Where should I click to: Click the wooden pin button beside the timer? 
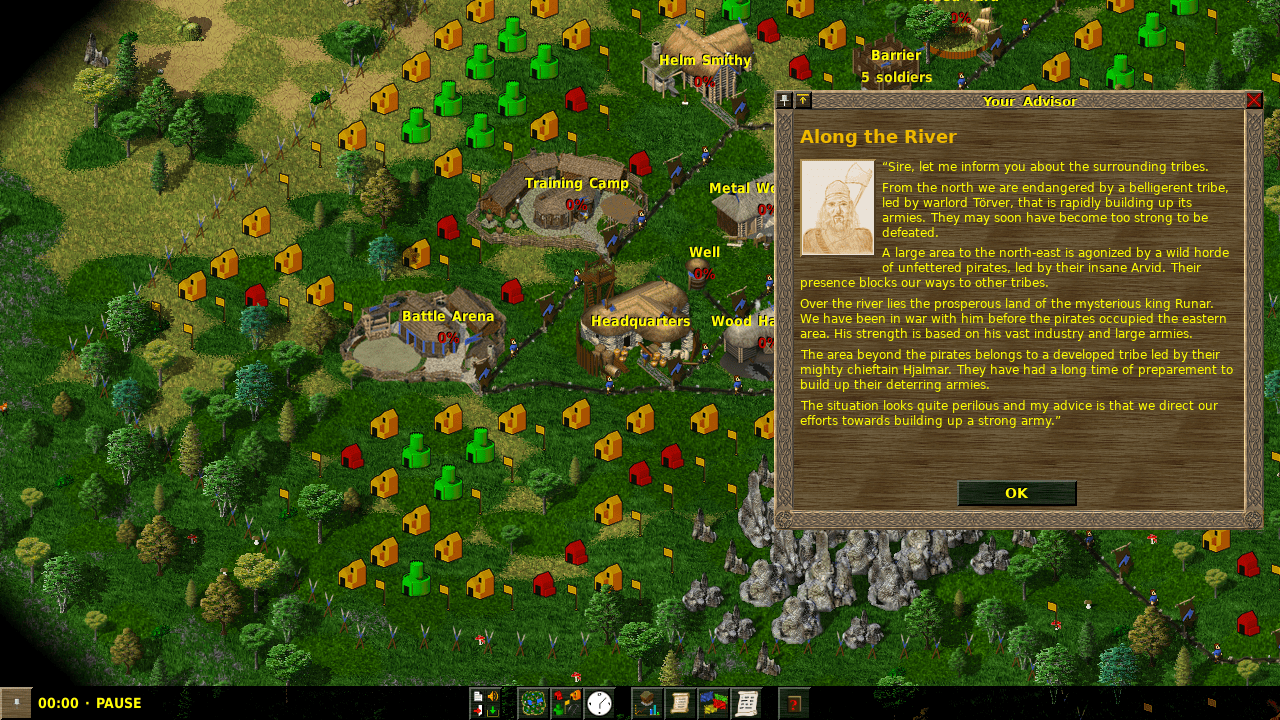click(16, 703)
